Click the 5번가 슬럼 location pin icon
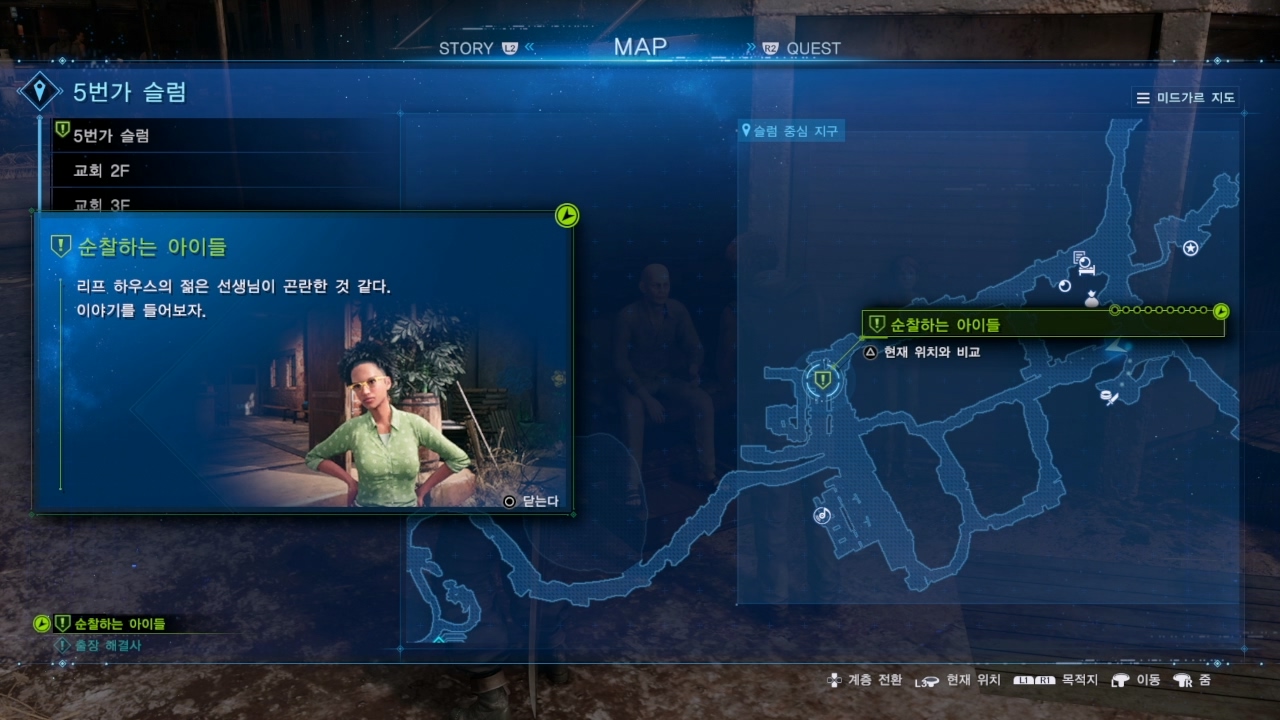 coord(40,93)
